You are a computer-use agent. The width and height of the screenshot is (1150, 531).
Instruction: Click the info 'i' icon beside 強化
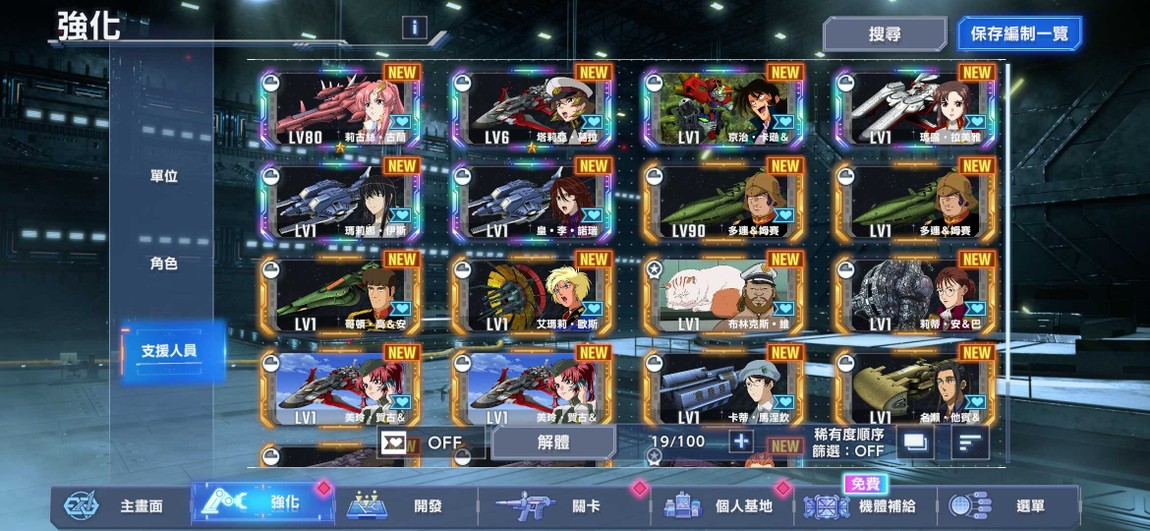click(x=414, y=28)
